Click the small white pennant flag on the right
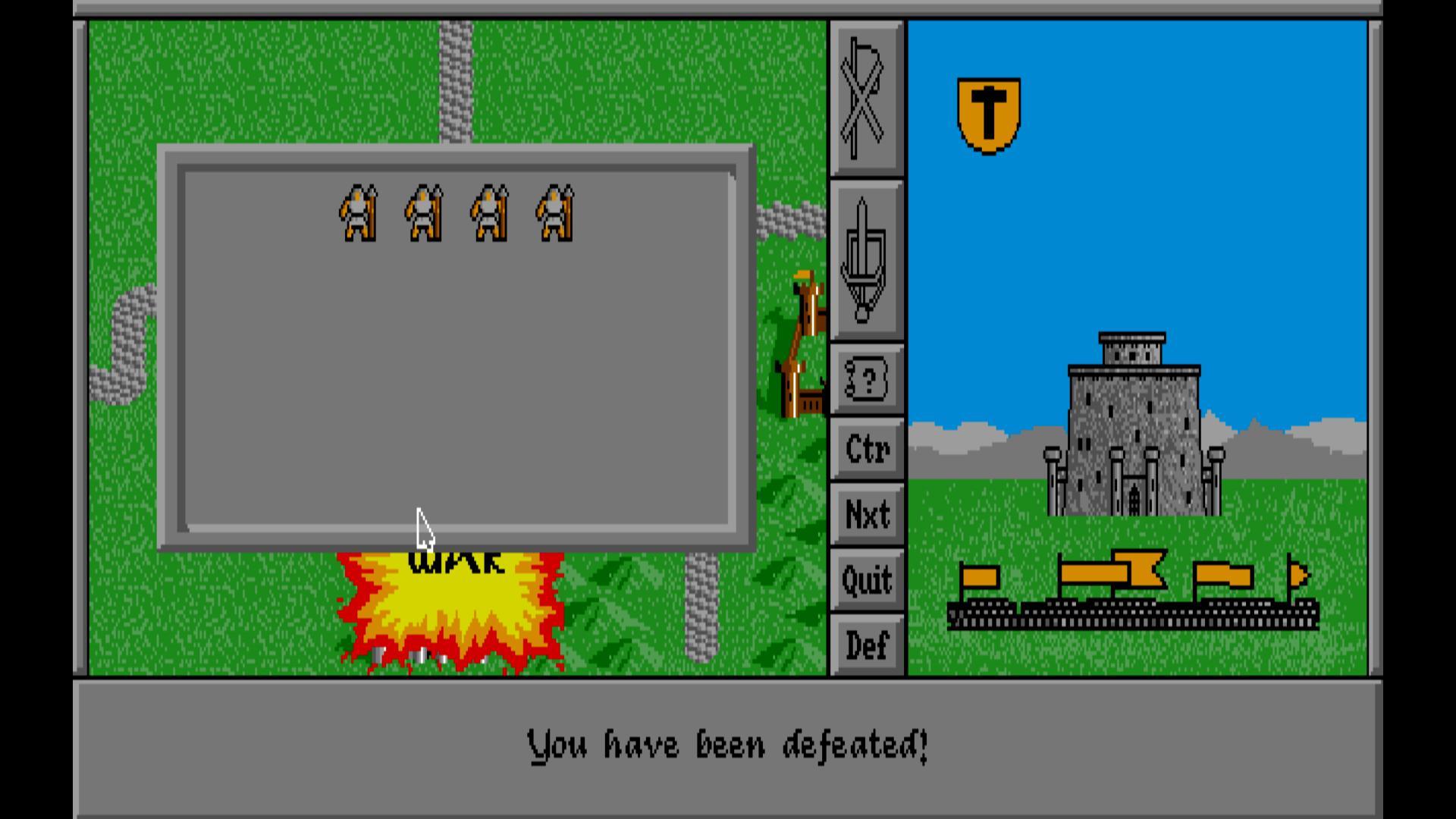 1299,574
